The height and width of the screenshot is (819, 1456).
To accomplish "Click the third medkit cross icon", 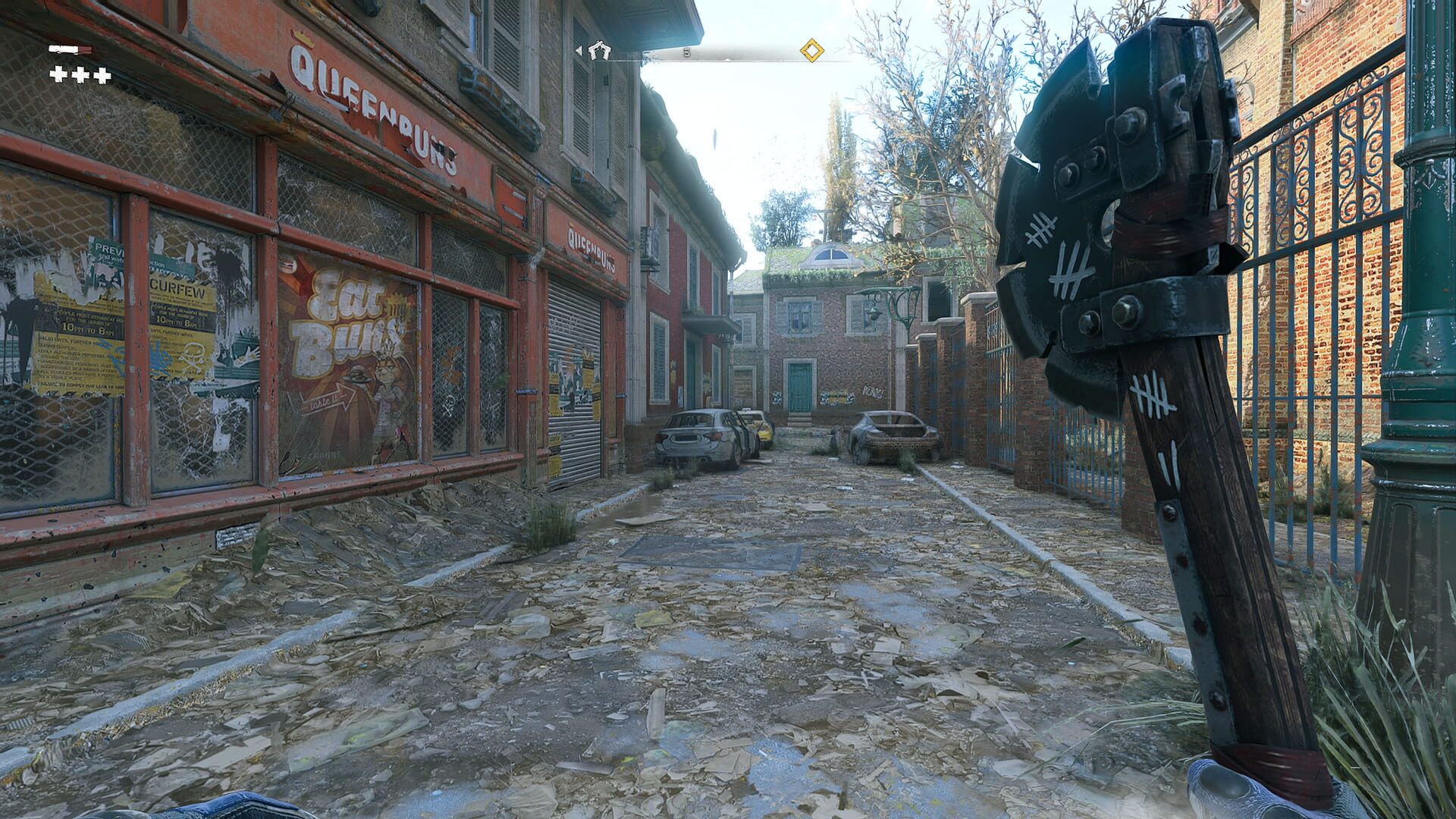I will point(100,74).
